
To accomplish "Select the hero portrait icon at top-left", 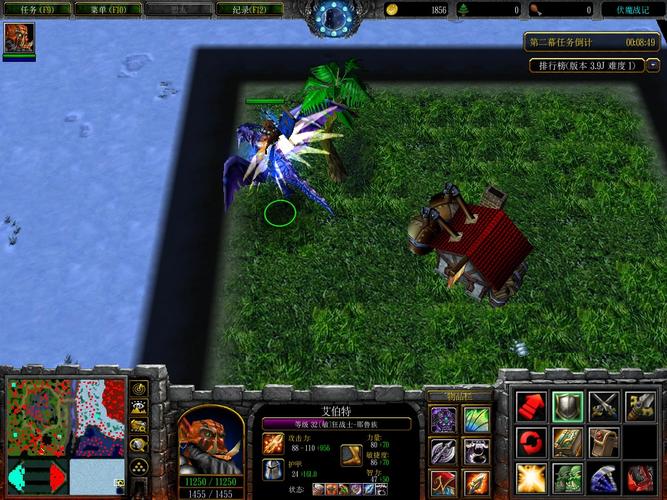I will click(18, 38).
